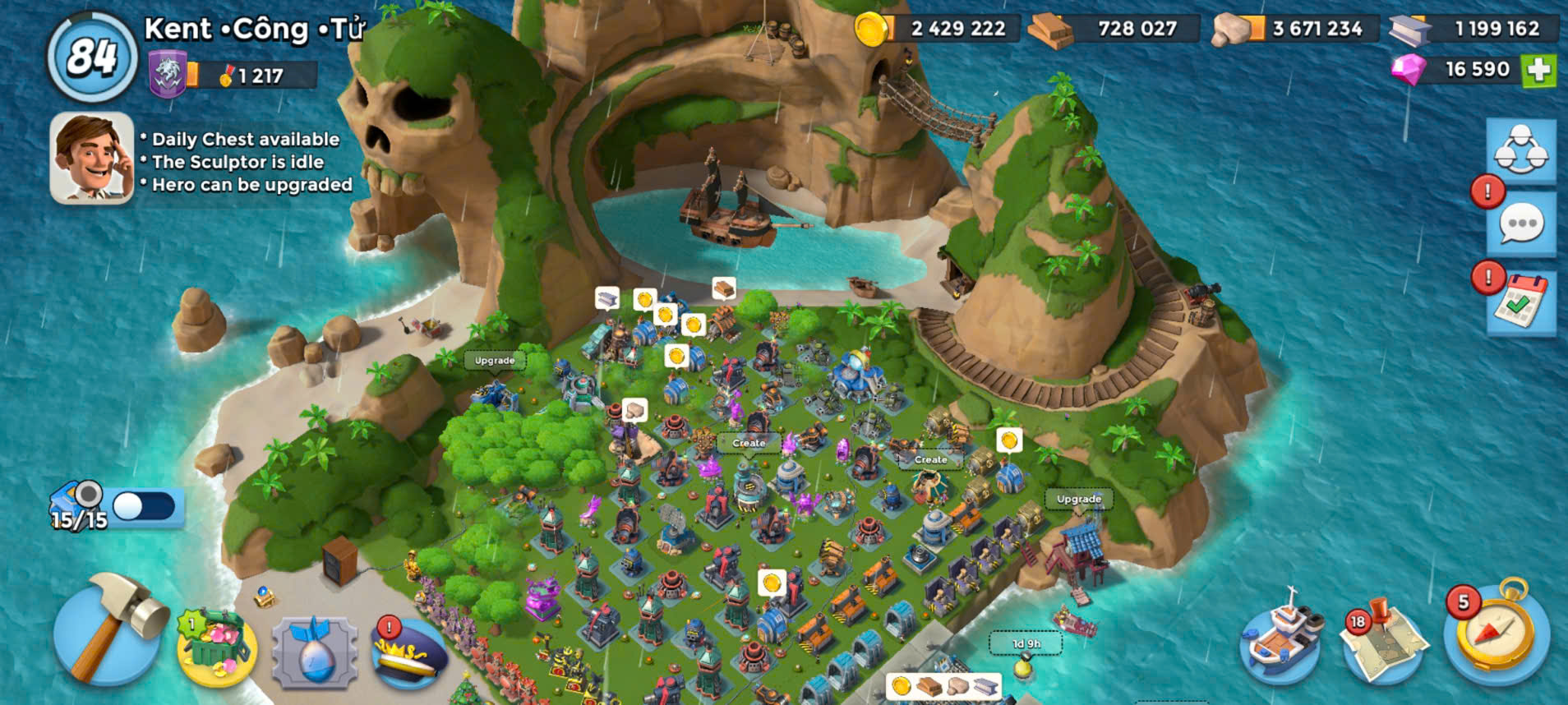Open the chat speech bubble

pyautogui.click(x=1520, y=223)
